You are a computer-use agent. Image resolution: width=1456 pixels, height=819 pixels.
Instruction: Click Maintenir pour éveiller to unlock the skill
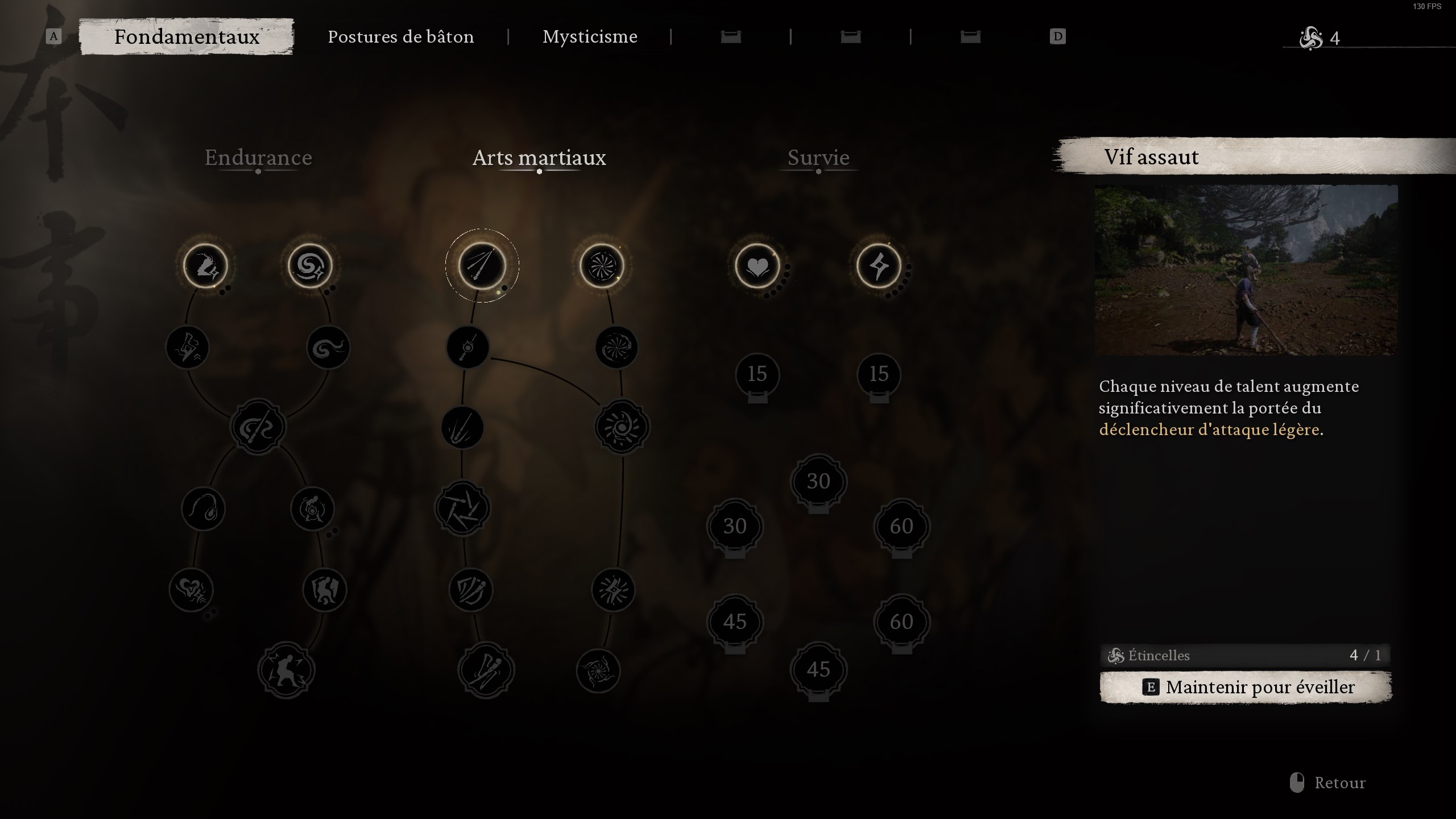[1247, 686]
